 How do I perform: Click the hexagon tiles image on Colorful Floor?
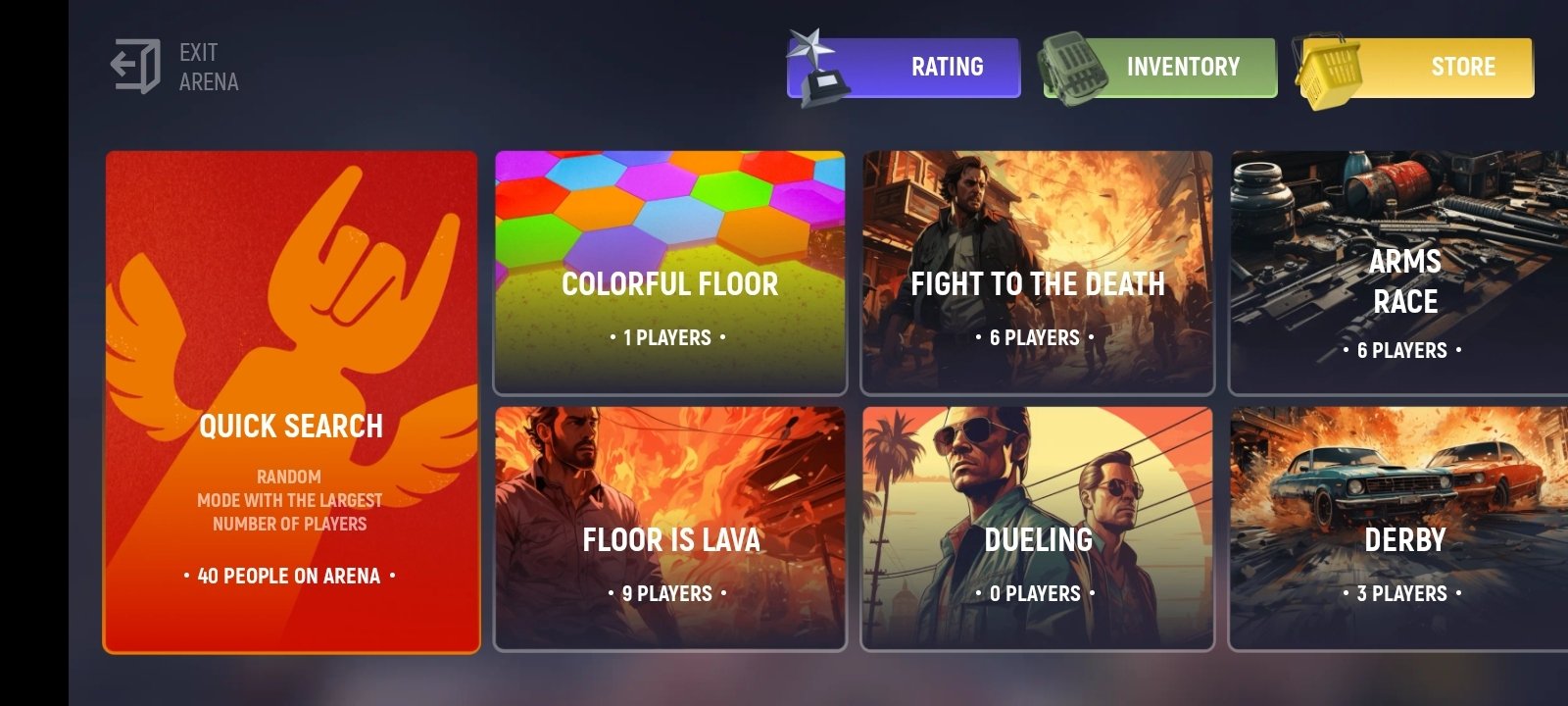point(670,206)
